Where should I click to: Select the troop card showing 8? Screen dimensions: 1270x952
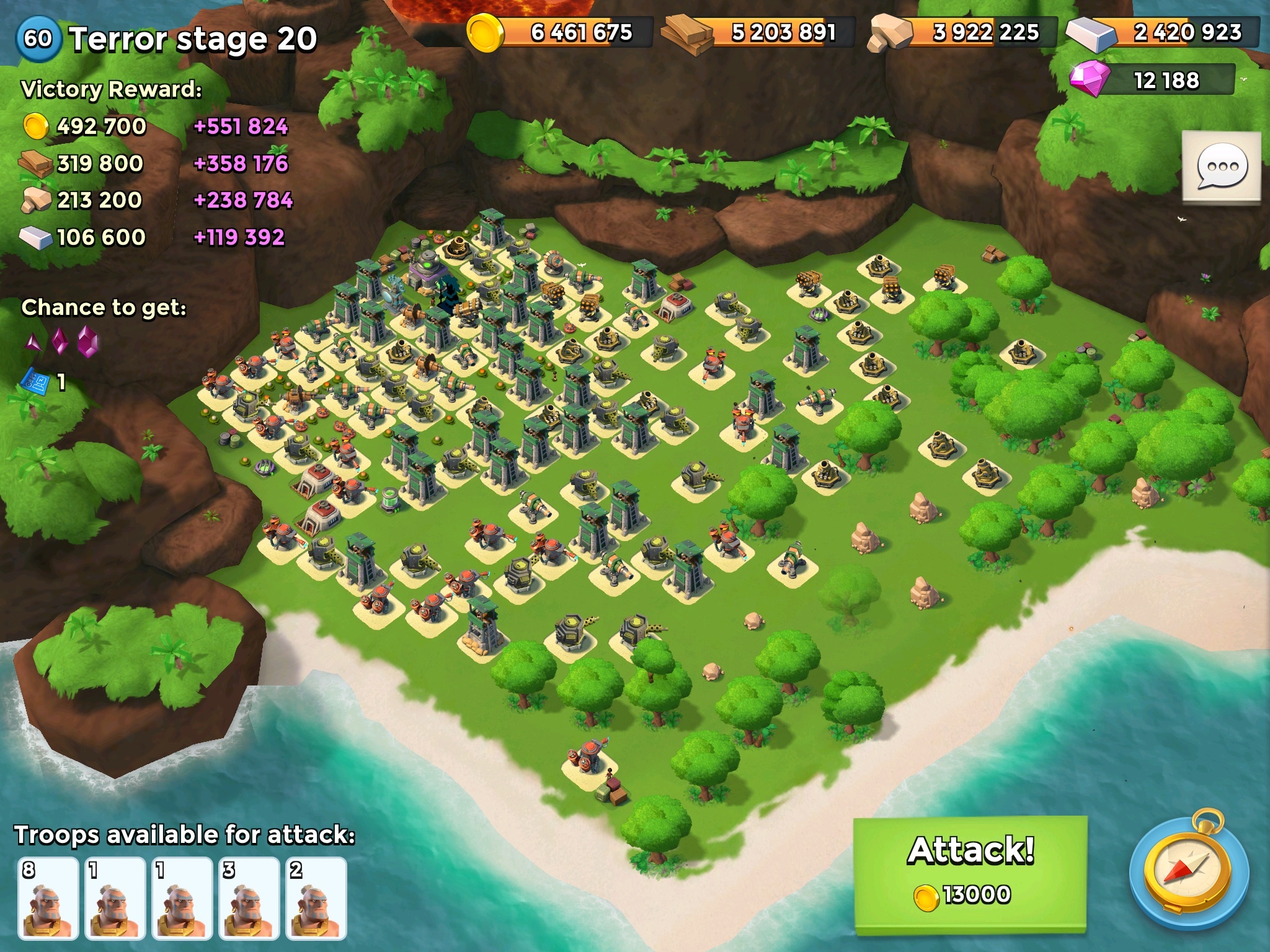click(x=48, y=898)
